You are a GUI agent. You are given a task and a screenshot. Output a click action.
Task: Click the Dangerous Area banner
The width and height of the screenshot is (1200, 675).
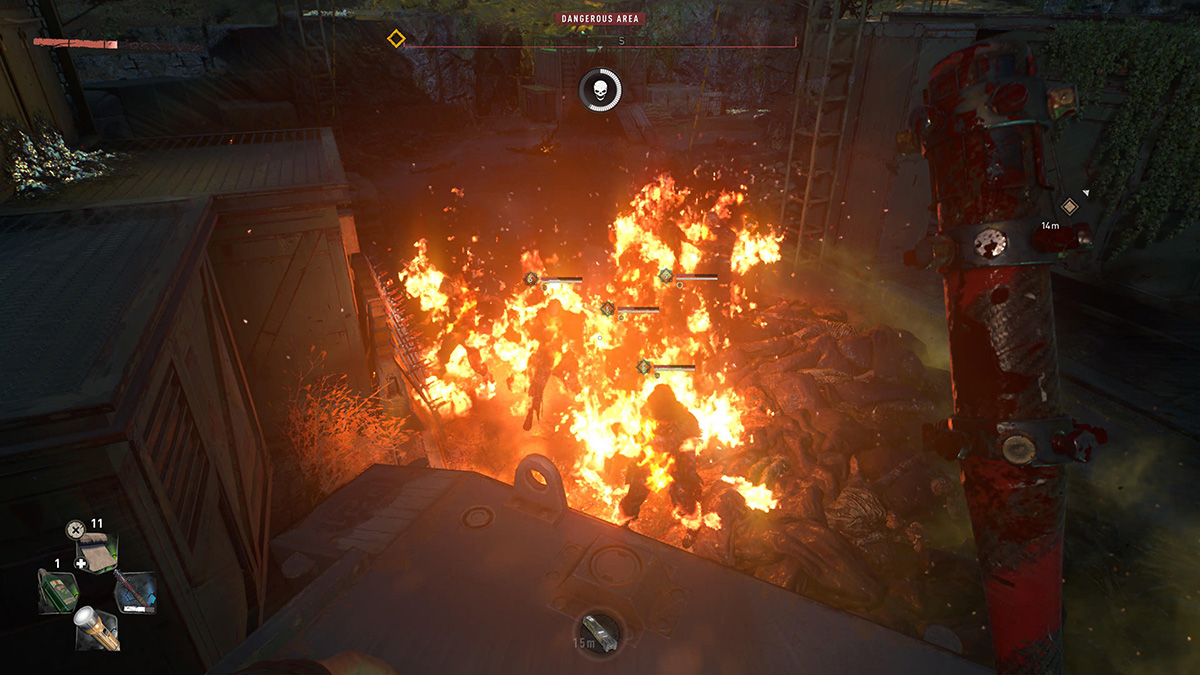tap(600, 18)
